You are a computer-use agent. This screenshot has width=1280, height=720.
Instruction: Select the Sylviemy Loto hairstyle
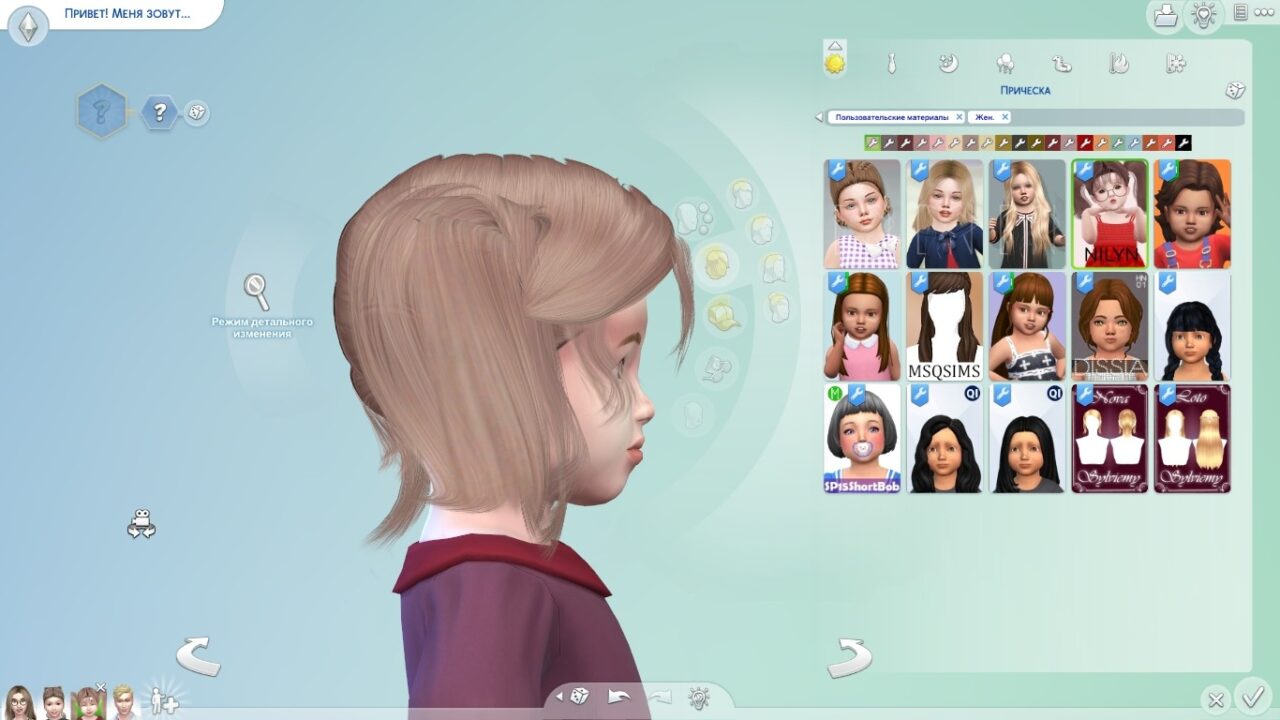coord(1192,439)
